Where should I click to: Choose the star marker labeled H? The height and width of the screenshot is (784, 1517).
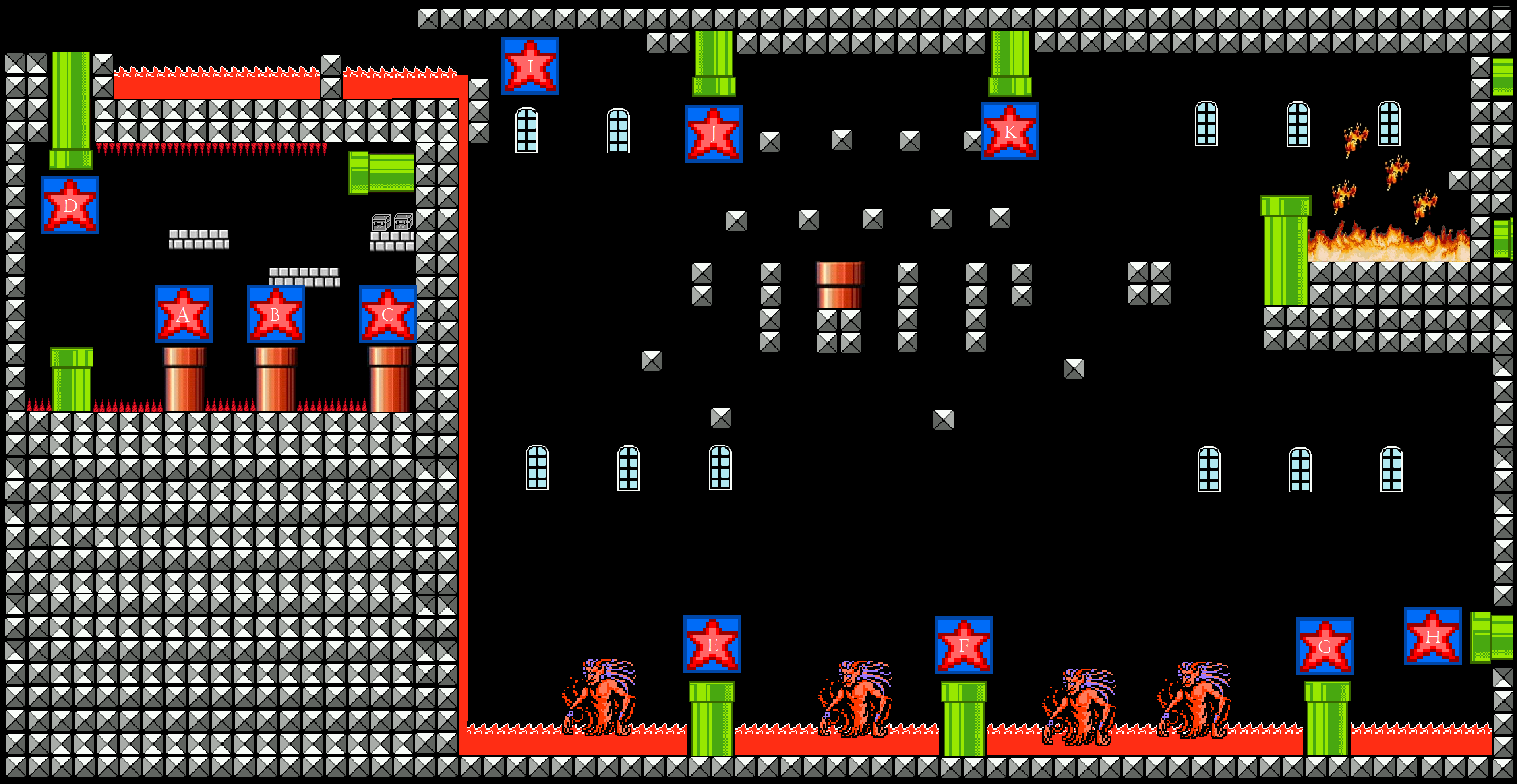coord(1432,636)
